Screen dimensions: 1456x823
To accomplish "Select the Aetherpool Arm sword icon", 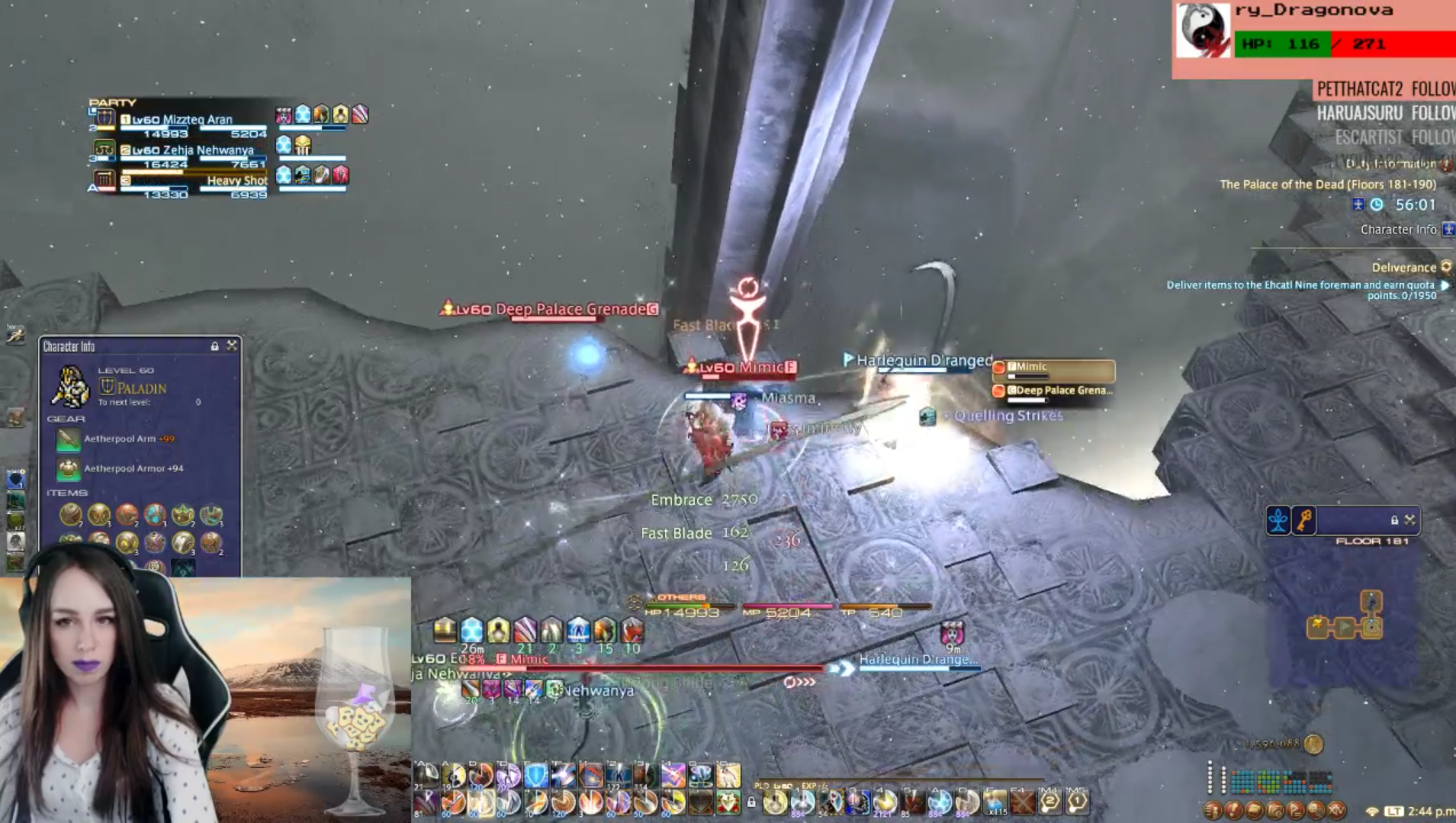I will tap(68, 439).
